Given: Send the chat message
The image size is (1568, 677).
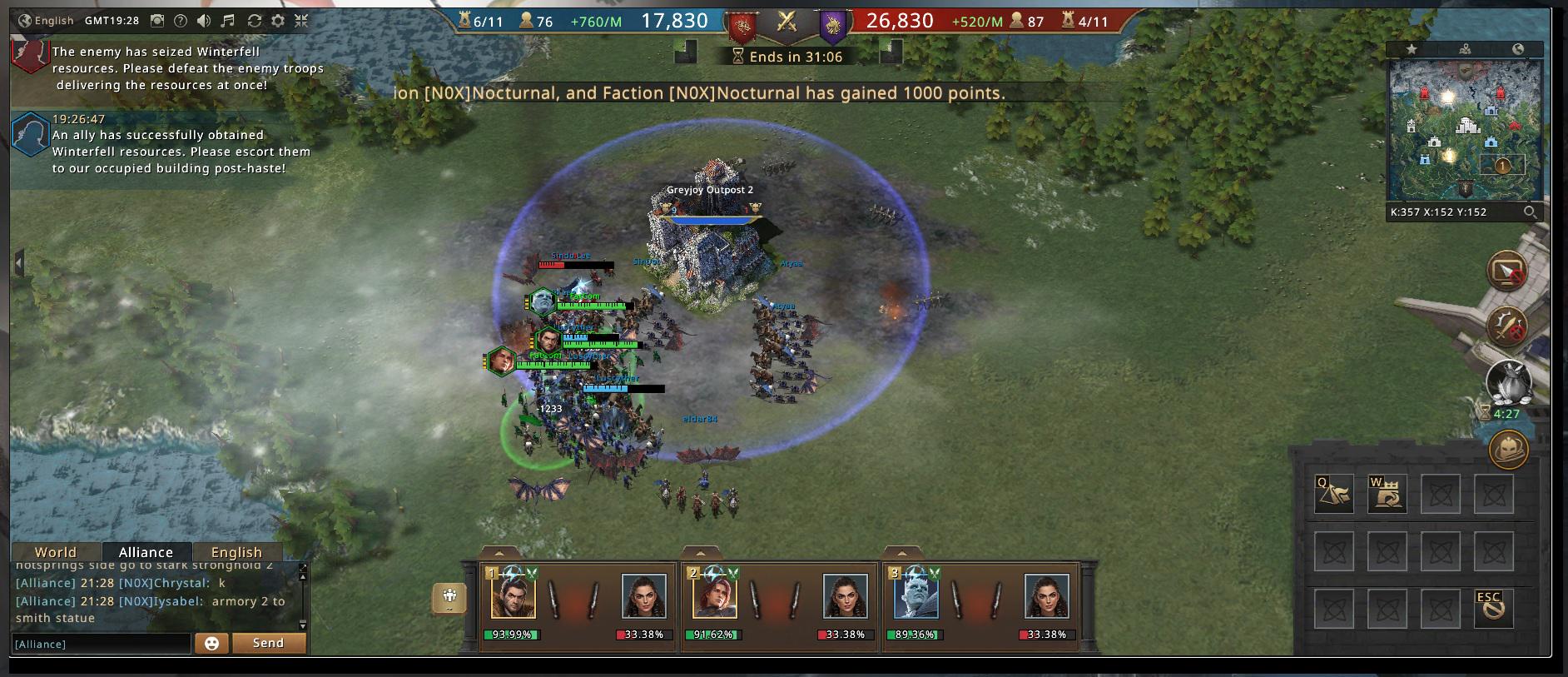Looking at the screenshot, I should point(268,644).
